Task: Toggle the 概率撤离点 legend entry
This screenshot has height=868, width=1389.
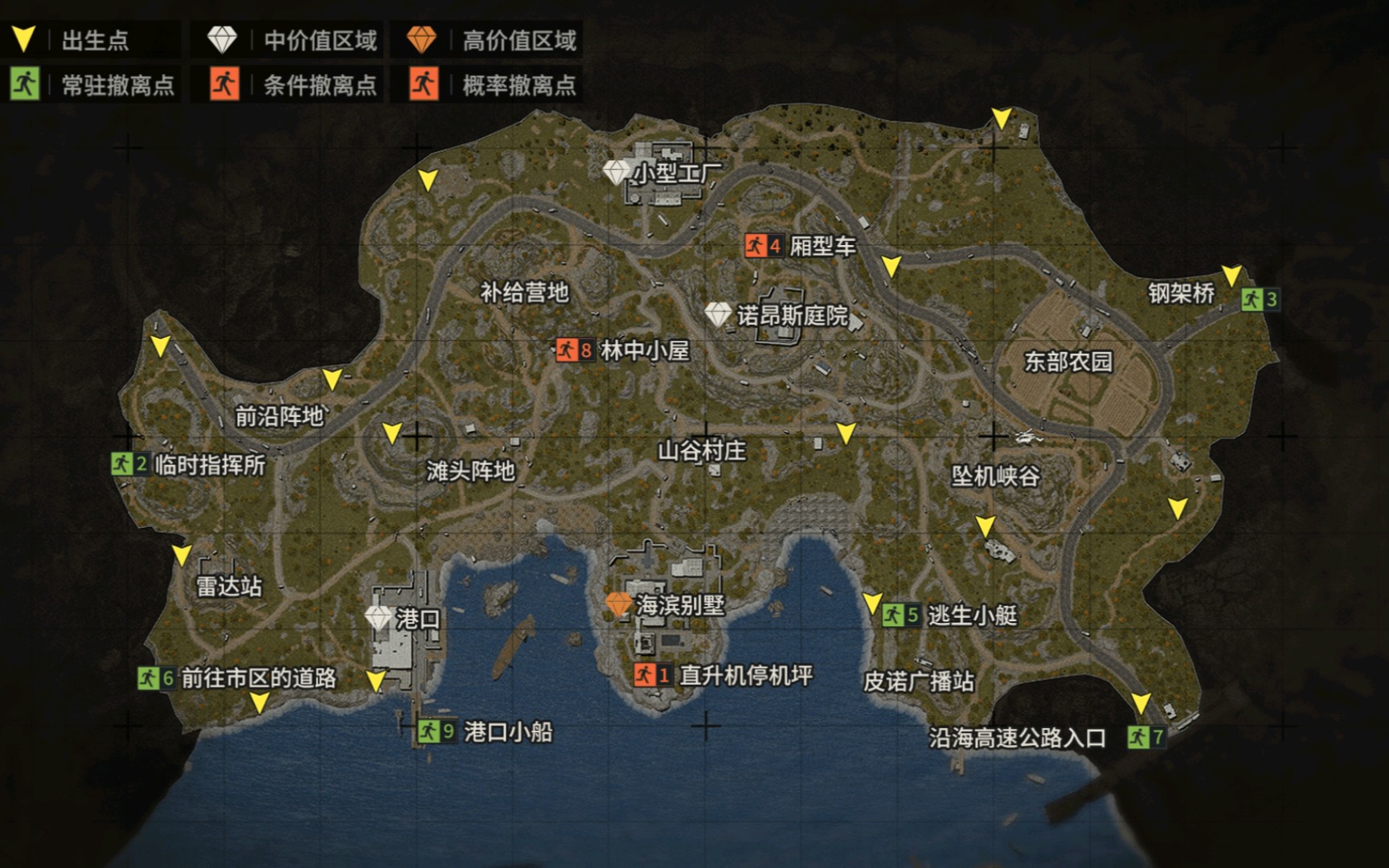Action: [x=487, y=84]
